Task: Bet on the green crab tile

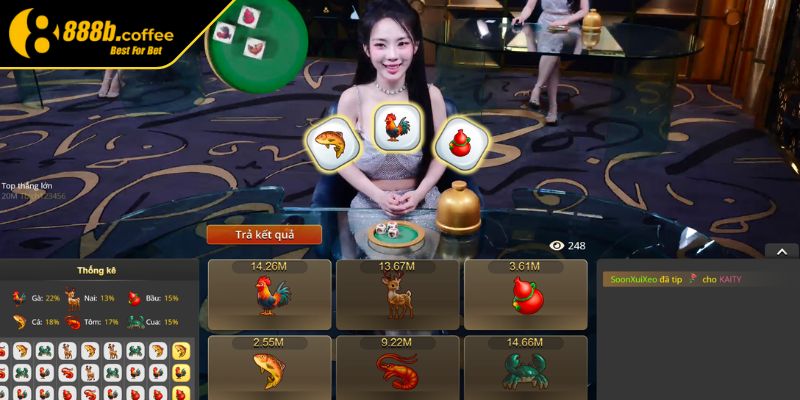Action: pos(525,370)
